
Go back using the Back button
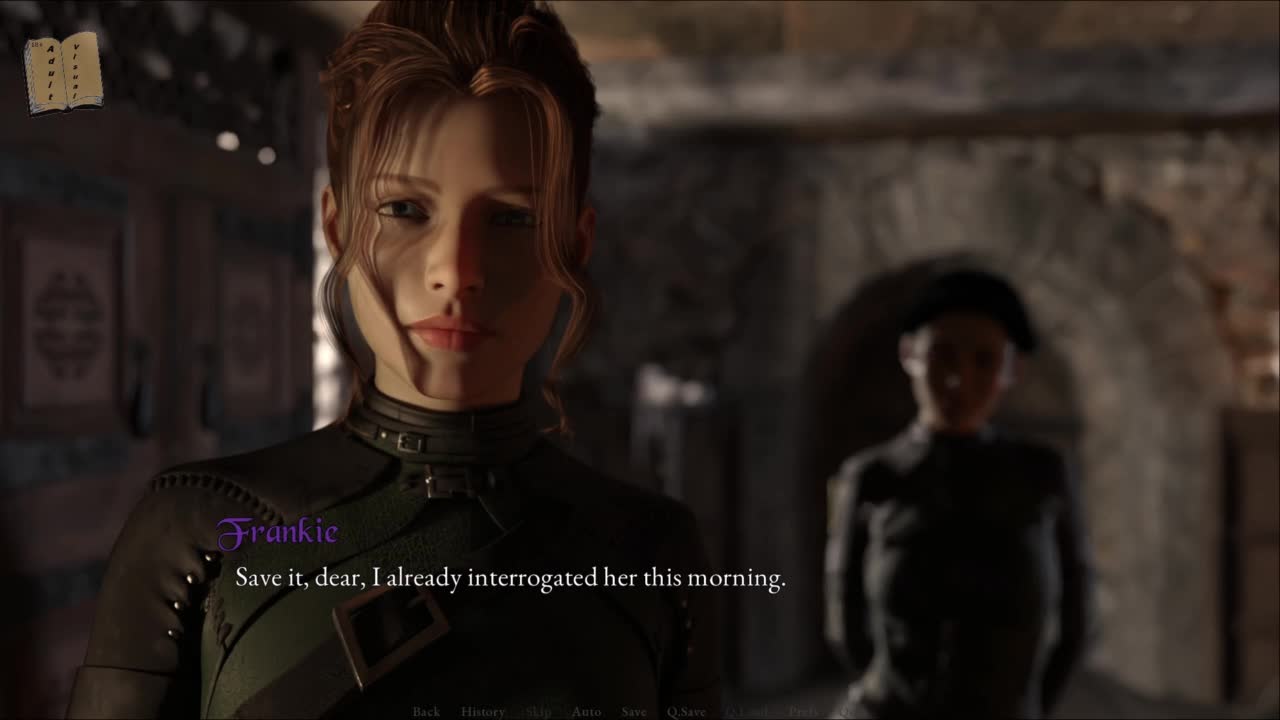coord(426,711)
